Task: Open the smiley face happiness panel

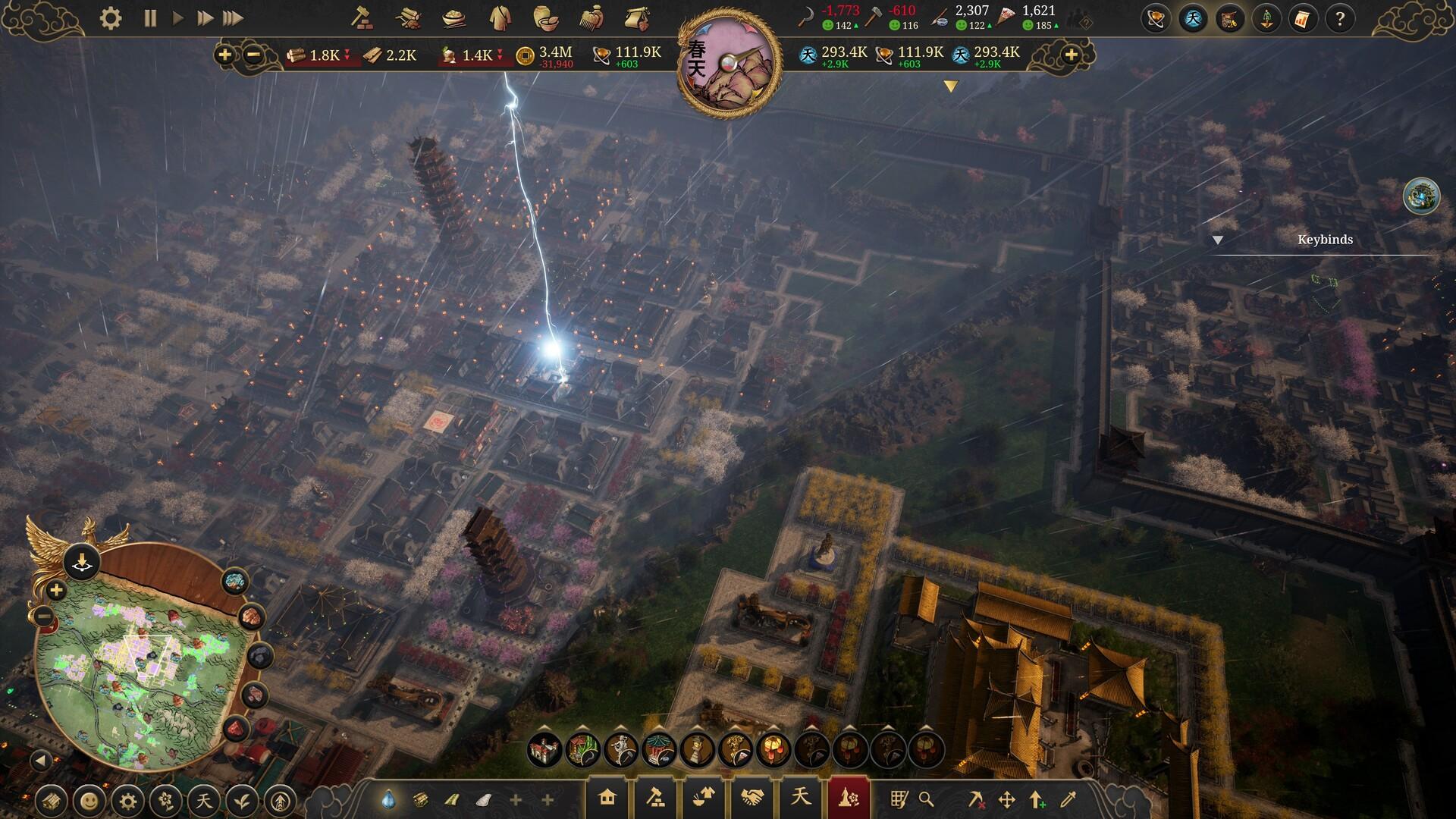Action: (90, 800)
